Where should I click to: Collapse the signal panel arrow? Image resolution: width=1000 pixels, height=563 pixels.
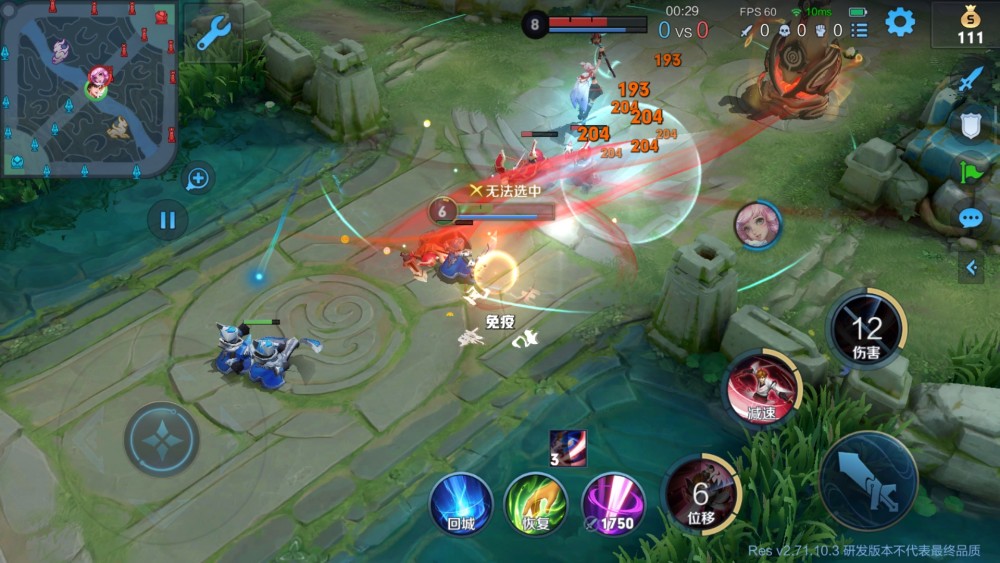tap(970, 267)
